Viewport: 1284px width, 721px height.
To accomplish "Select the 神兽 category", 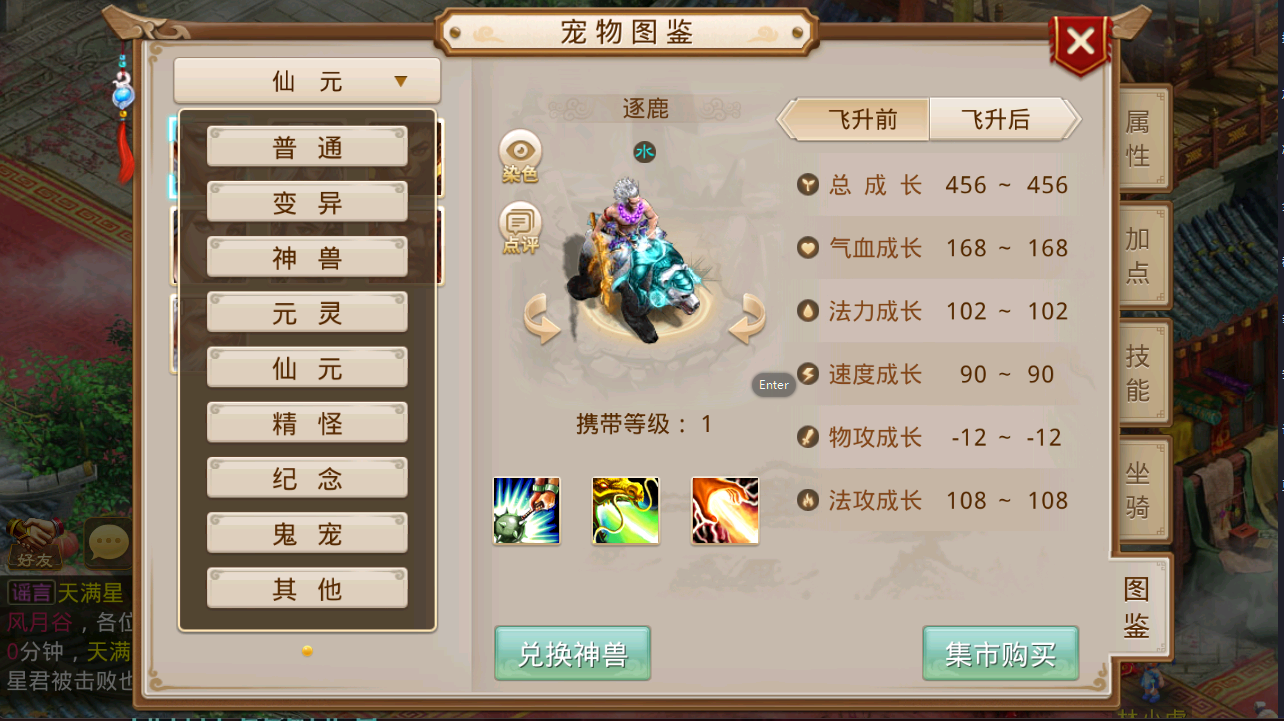I will (306, 257).
